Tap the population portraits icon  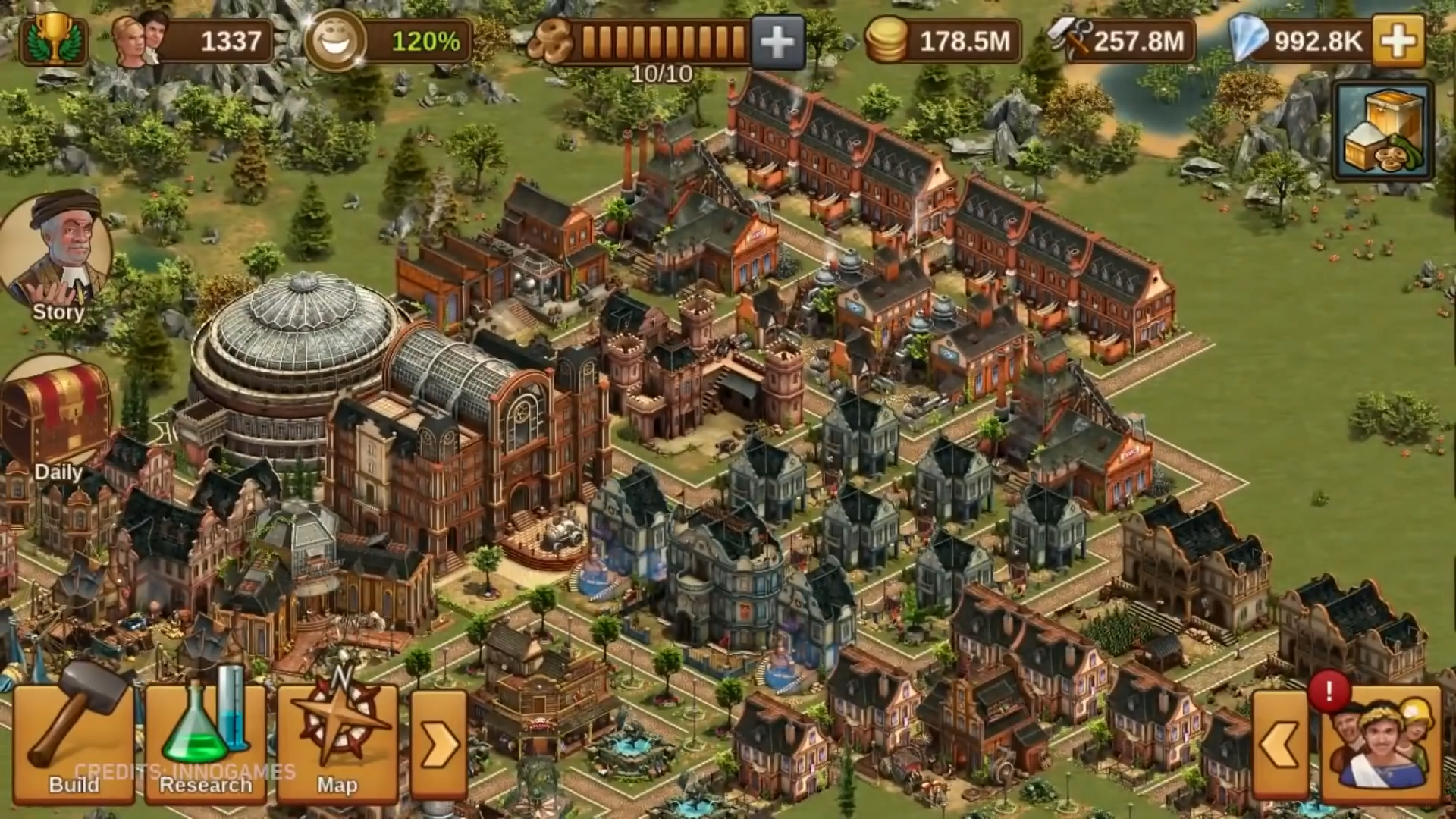(141, 39)
